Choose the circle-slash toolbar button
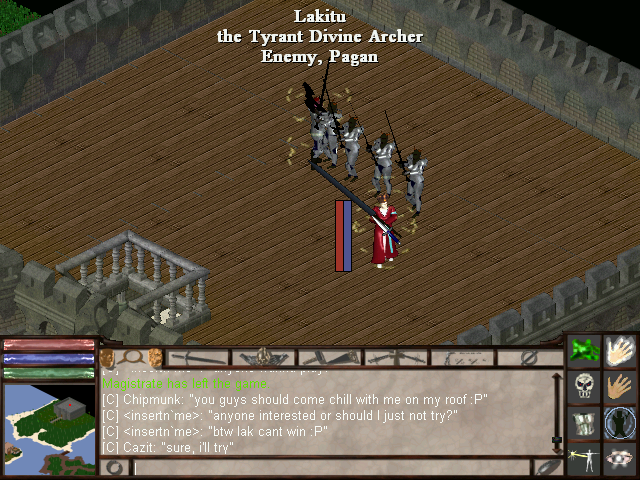640x480 pixels. pos(530,357)
